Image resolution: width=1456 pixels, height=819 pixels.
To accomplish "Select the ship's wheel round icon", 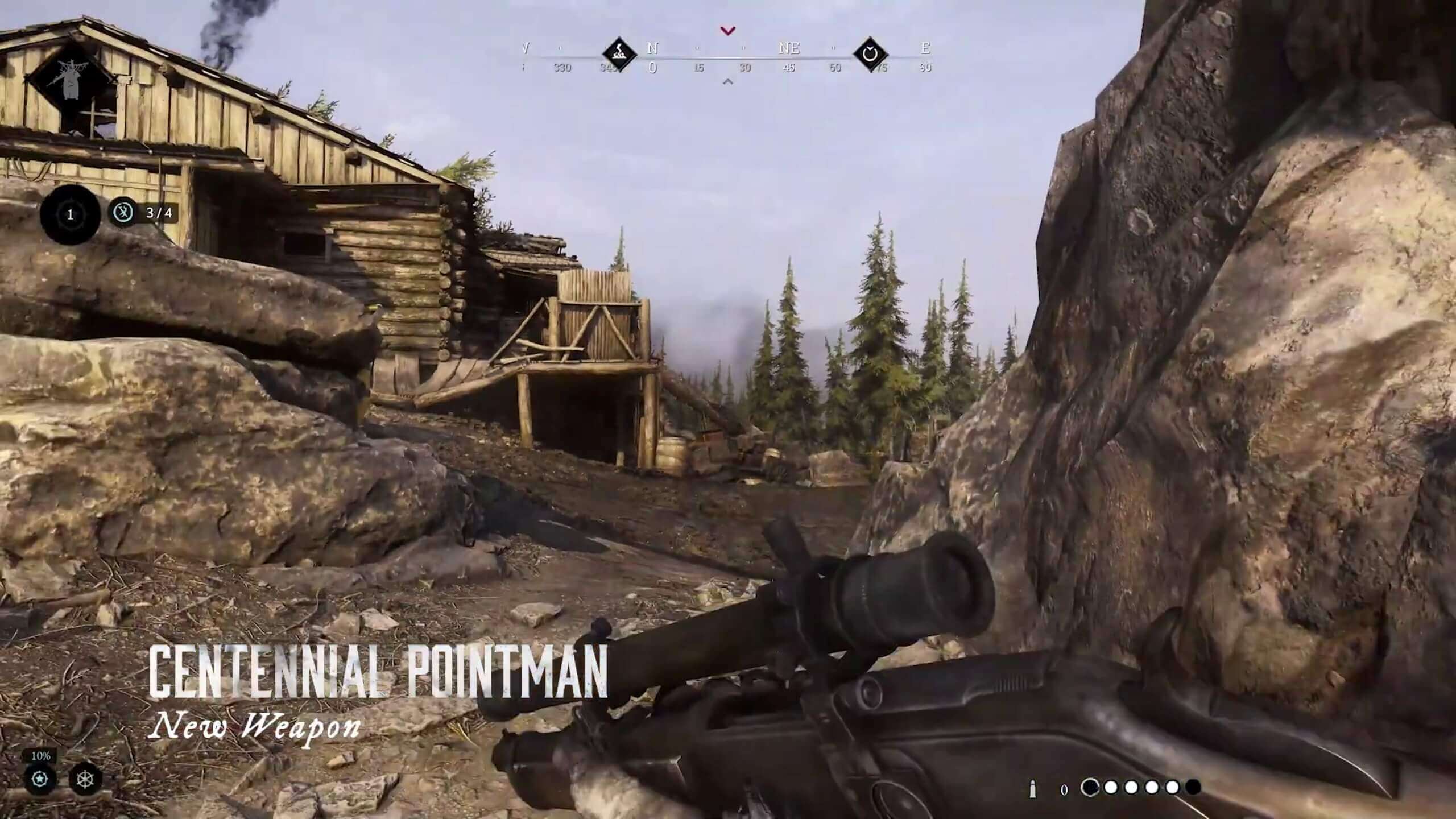I will pyautogui.click(x=85, y=779).
